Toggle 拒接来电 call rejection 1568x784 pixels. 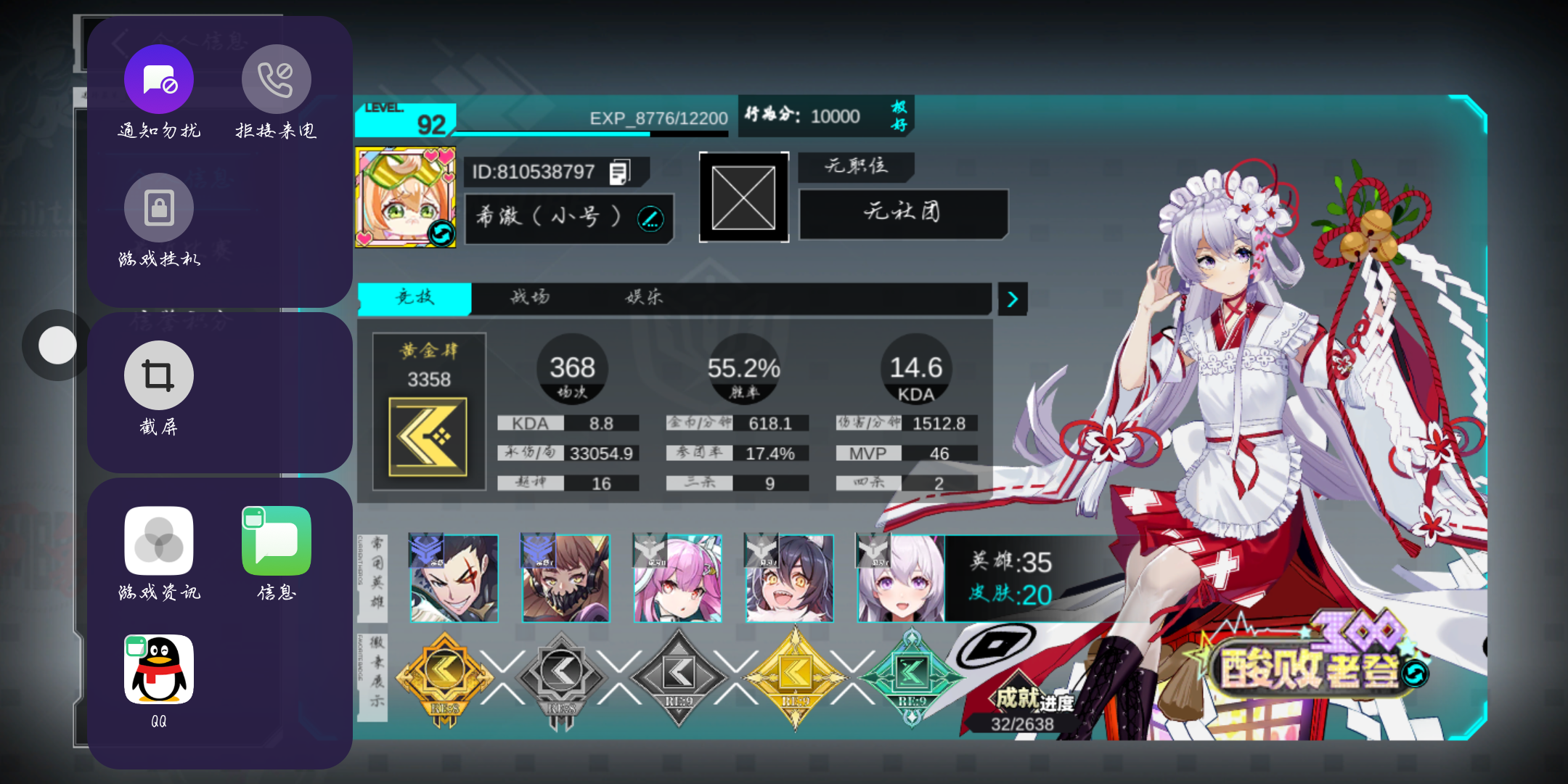276,79
